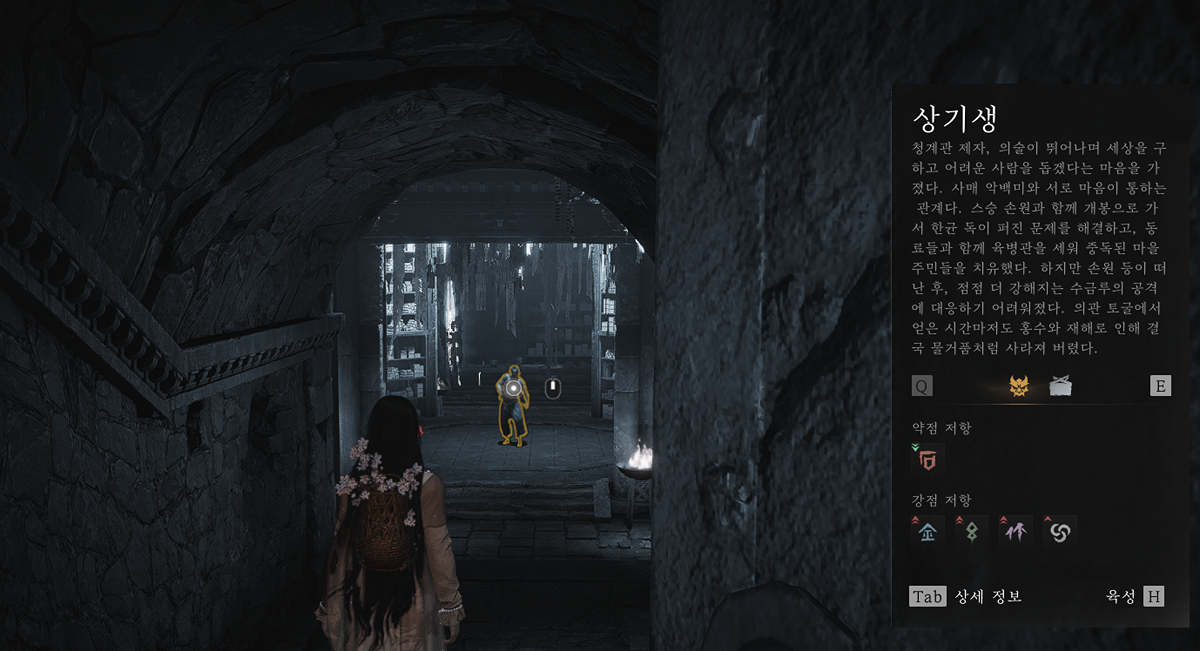Select the white swirl resistance icon
1200x651 pixels.
pos(1059,531)
